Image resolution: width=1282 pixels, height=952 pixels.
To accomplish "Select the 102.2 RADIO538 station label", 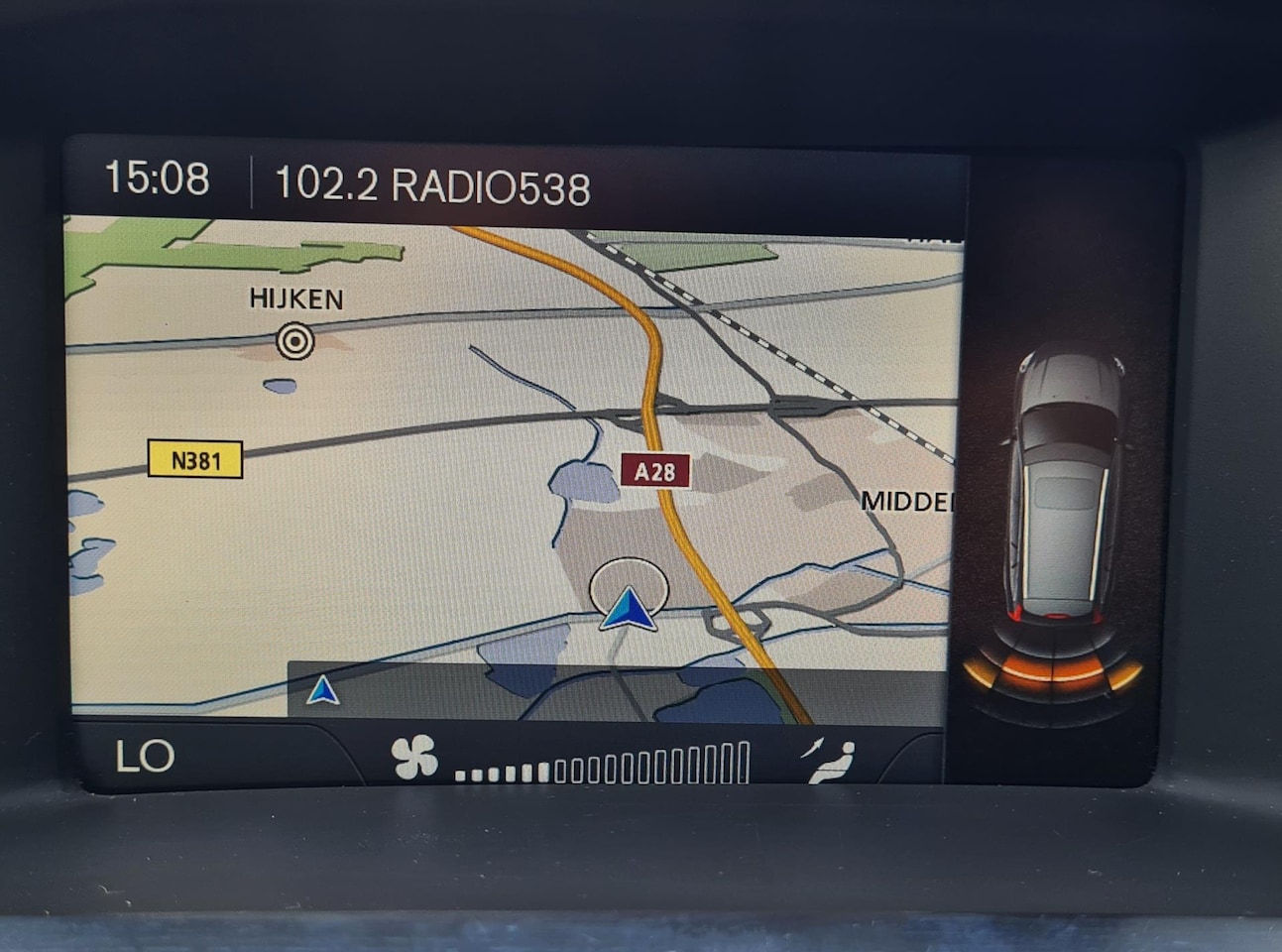I will [431, 185].
